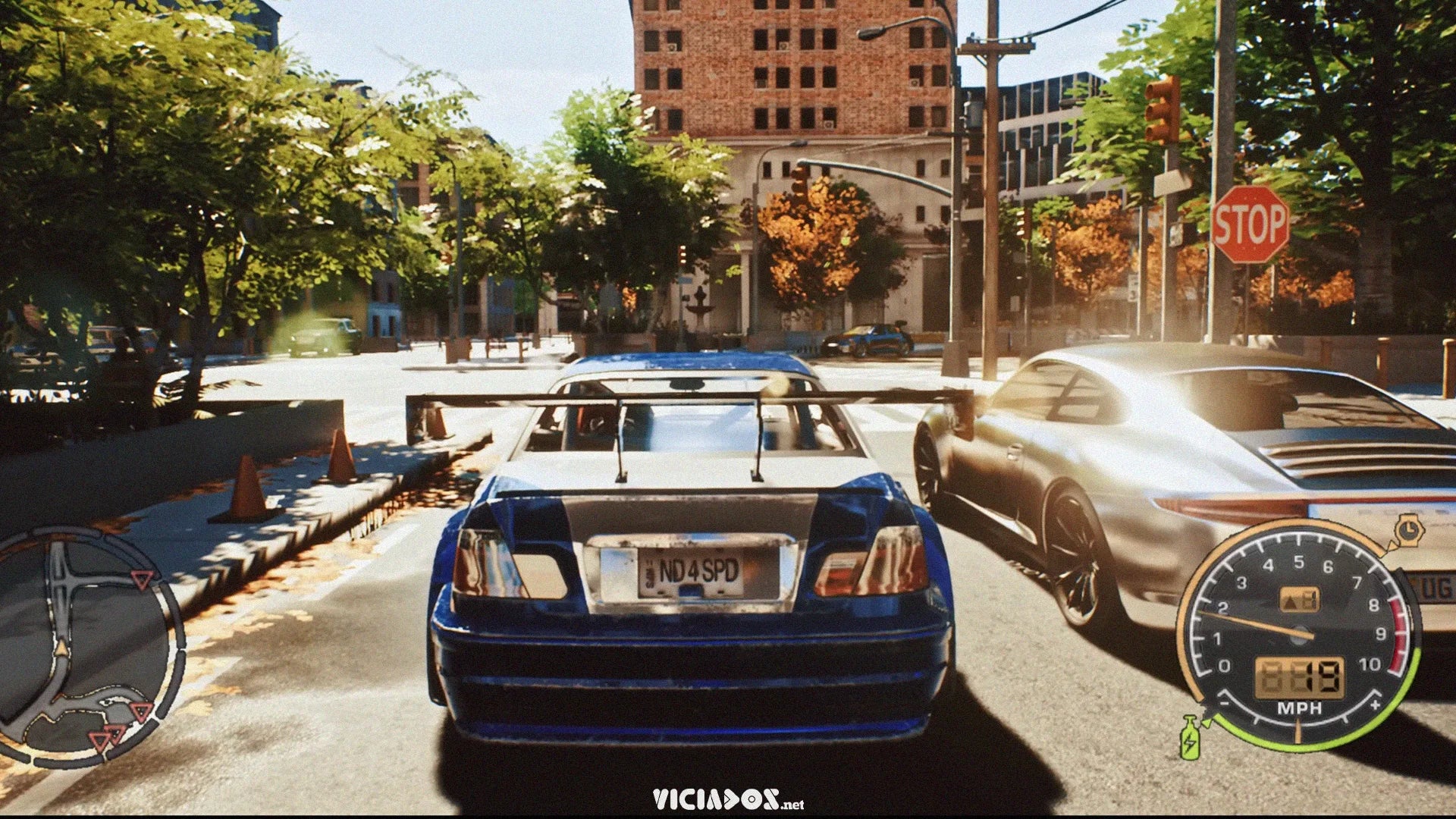1456x819 pixels.
Task: Click the MPH label on the gauge
Action: pos(1299,708)
